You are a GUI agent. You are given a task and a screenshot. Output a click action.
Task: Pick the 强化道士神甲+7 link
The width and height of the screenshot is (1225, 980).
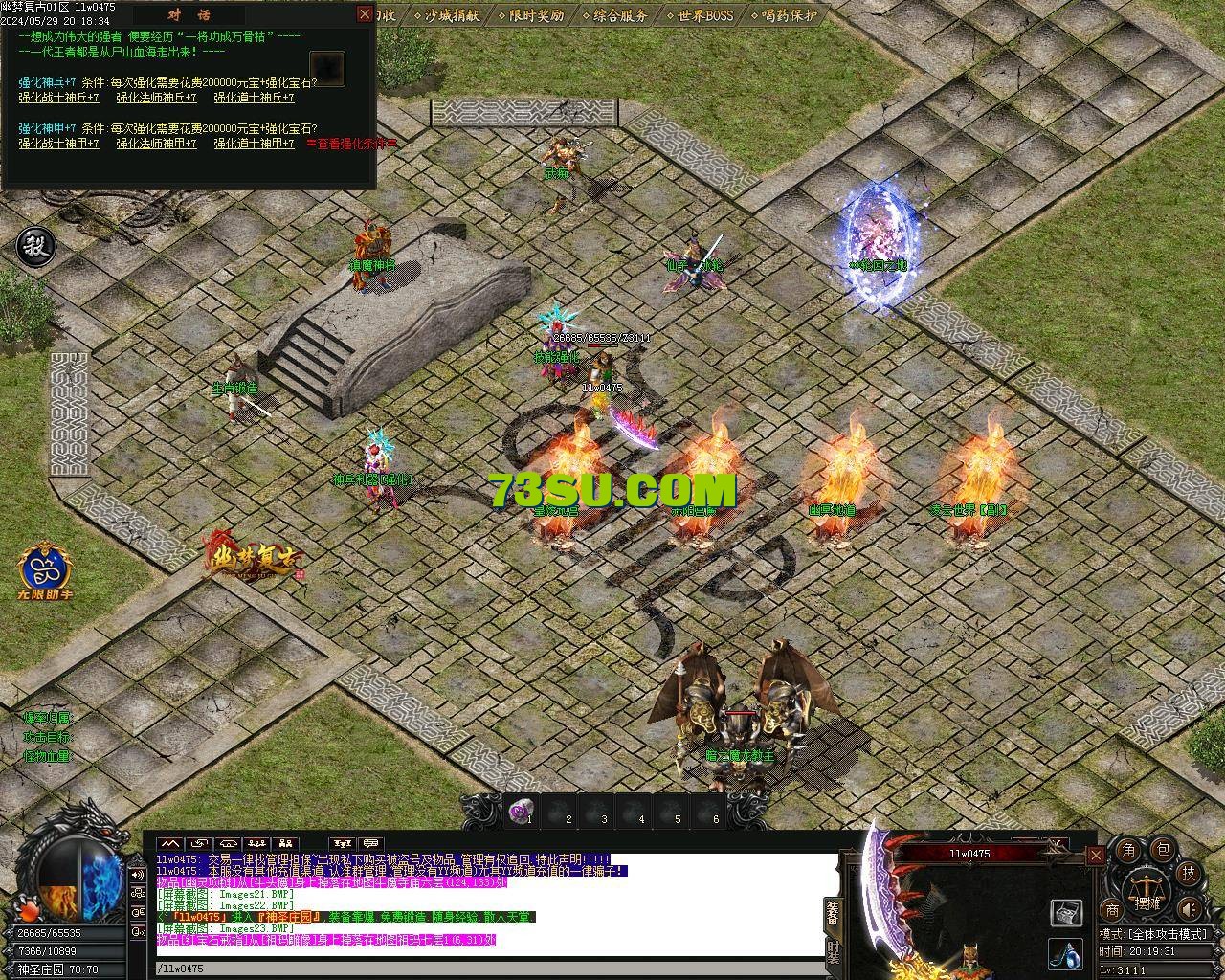[x=254, y=144]
